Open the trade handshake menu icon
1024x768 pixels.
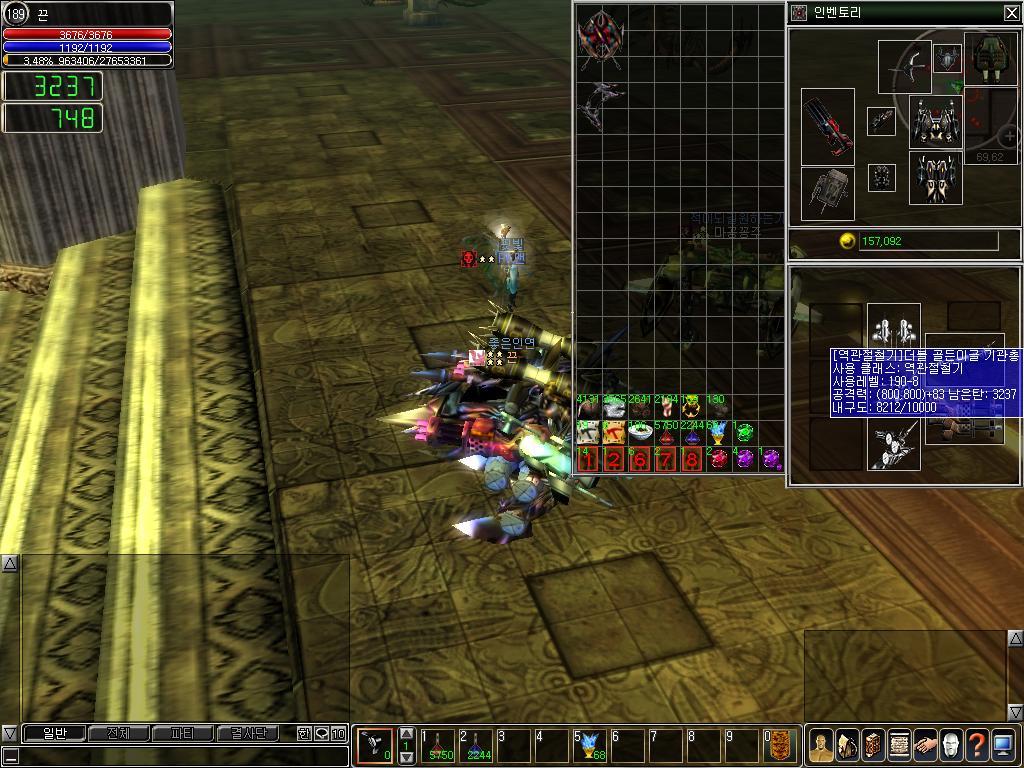(925, 744)
